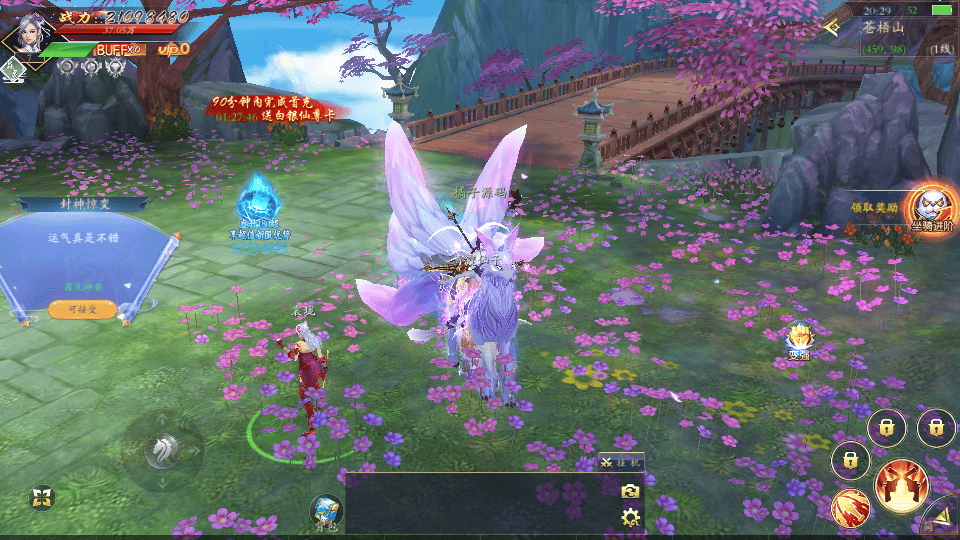Tap the horse mount joystick button
This screenshot has height=540, width=960.
tap(161, 452)
